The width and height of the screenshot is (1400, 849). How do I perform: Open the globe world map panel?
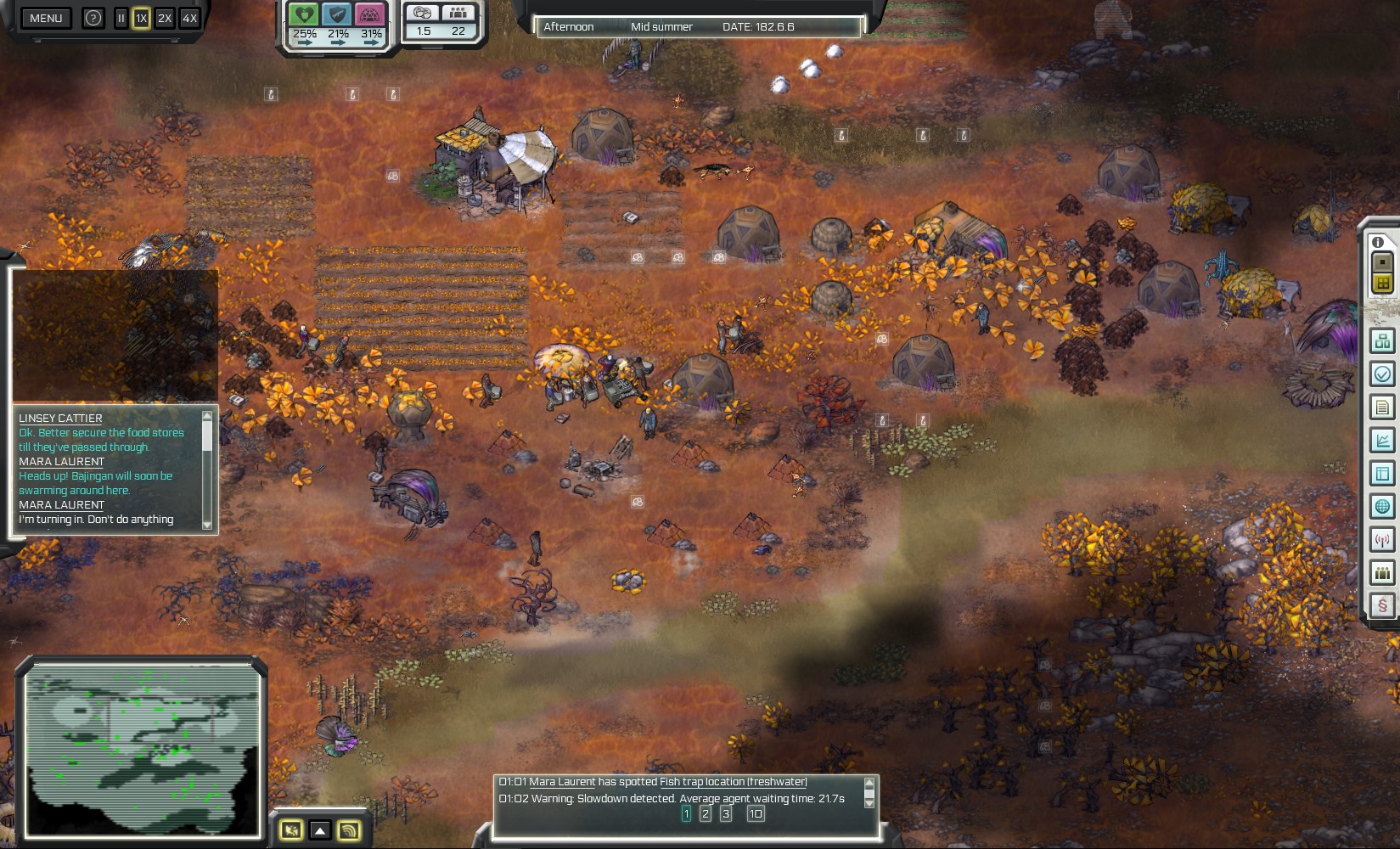[x=1382, y=507]
